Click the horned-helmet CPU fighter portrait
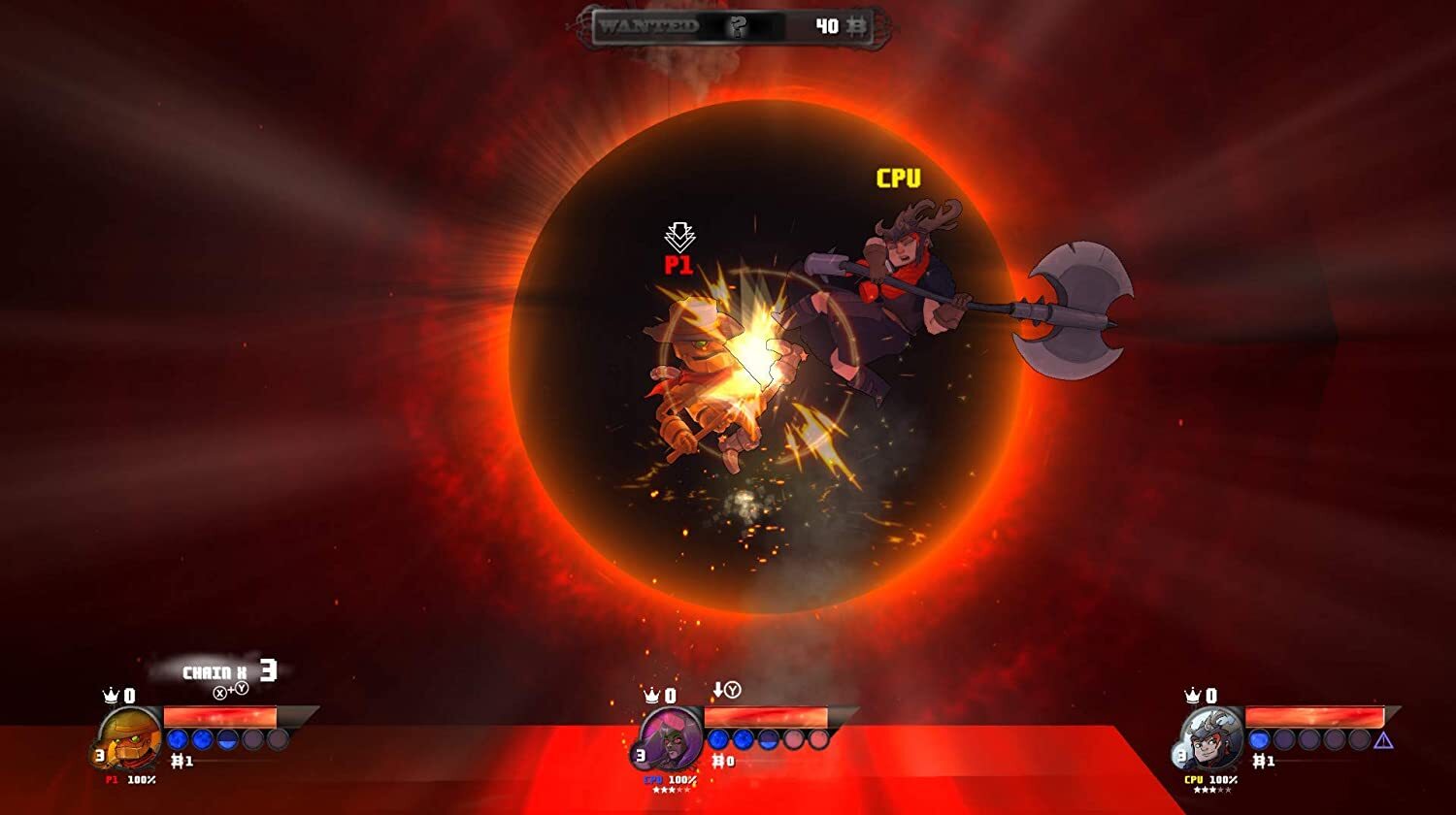The image size is (1456, 815). tap(1211, 740)
